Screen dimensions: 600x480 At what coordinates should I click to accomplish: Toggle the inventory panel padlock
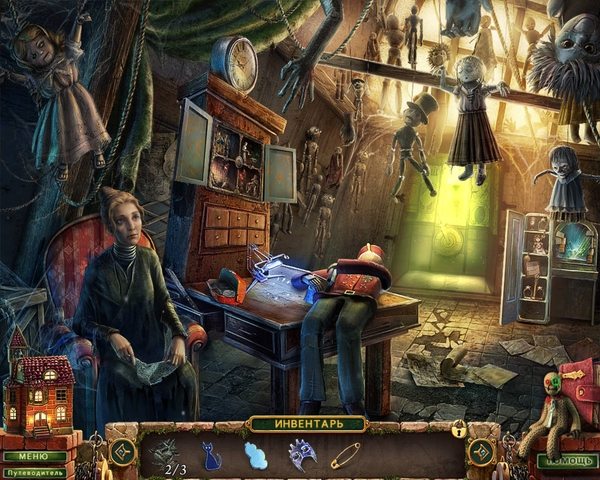459,431
